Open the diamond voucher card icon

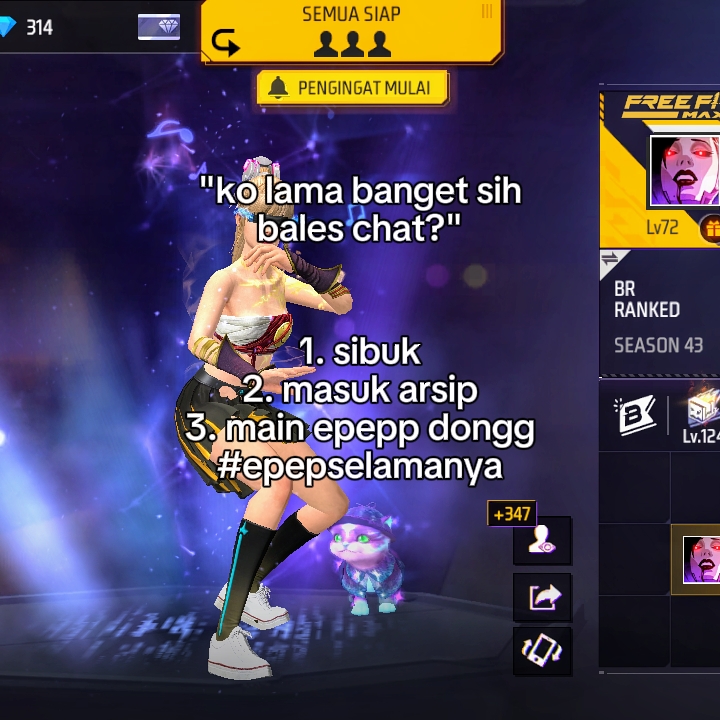[159, 27]
